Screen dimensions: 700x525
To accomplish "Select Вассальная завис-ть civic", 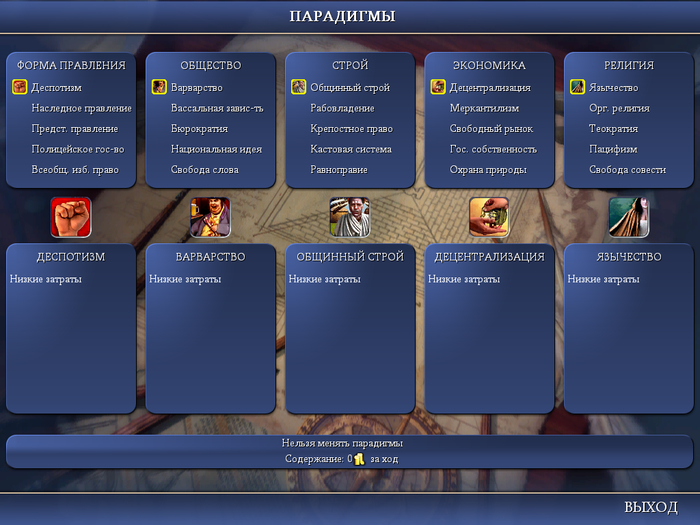I will [217, 108].
